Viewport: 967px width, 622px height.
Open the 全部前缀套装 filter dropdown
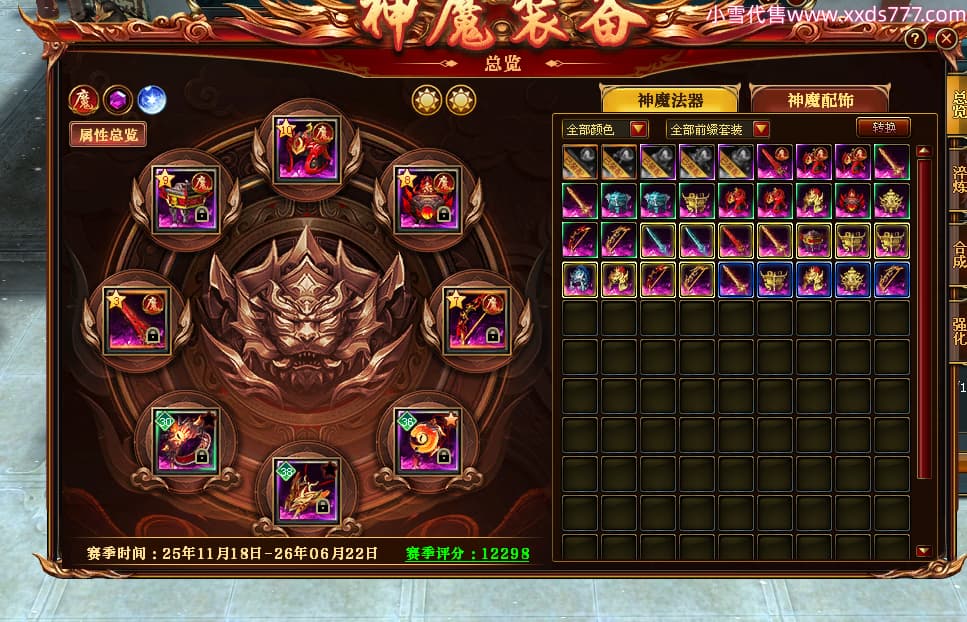718,129
